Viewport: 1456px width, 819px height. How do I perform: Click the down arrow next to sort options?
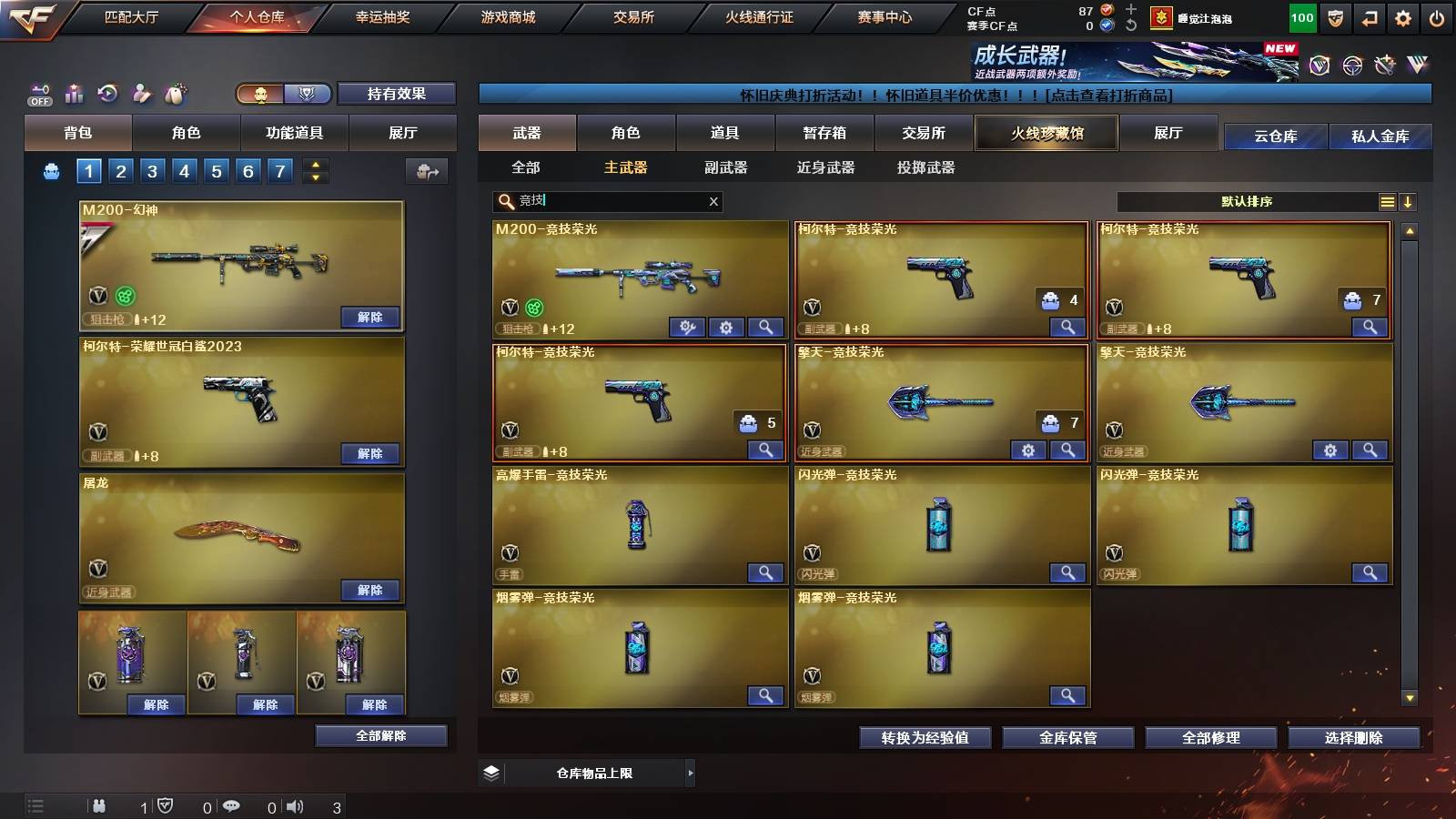(1409, 202)
